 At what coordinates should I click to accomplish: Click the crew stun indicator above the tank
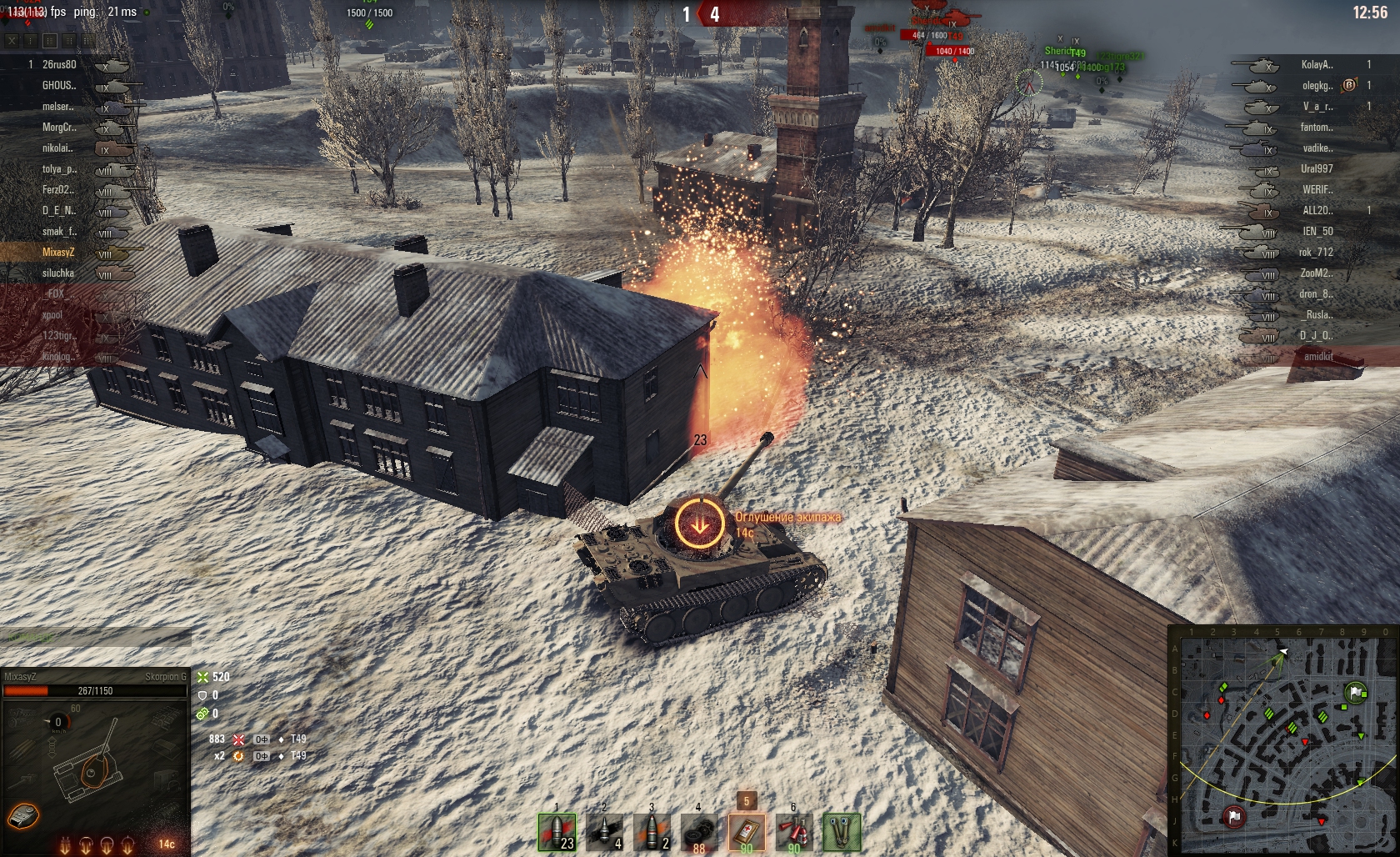click(x=700, y=524)
